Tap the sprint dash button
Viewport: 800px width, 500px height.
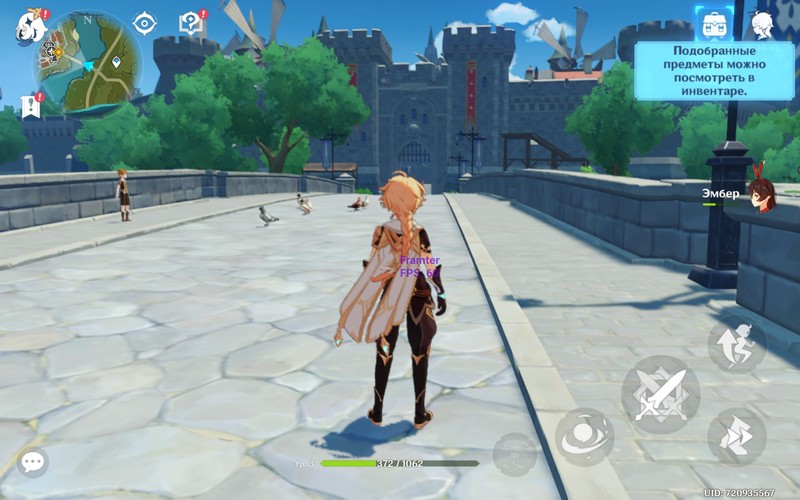(x=737, y=436)
